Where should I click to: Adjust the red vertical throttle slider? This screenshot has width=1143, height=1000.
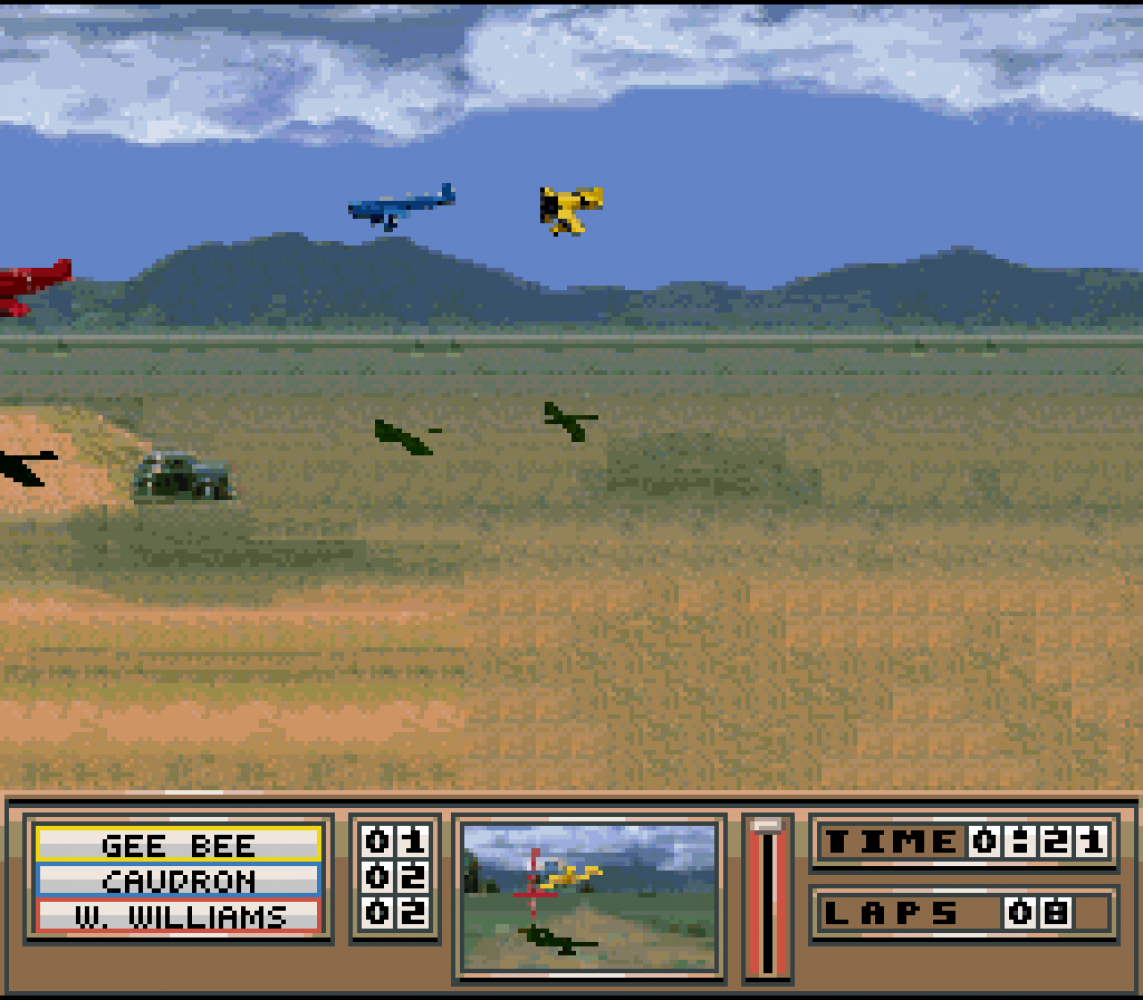(x=767, y=896)
